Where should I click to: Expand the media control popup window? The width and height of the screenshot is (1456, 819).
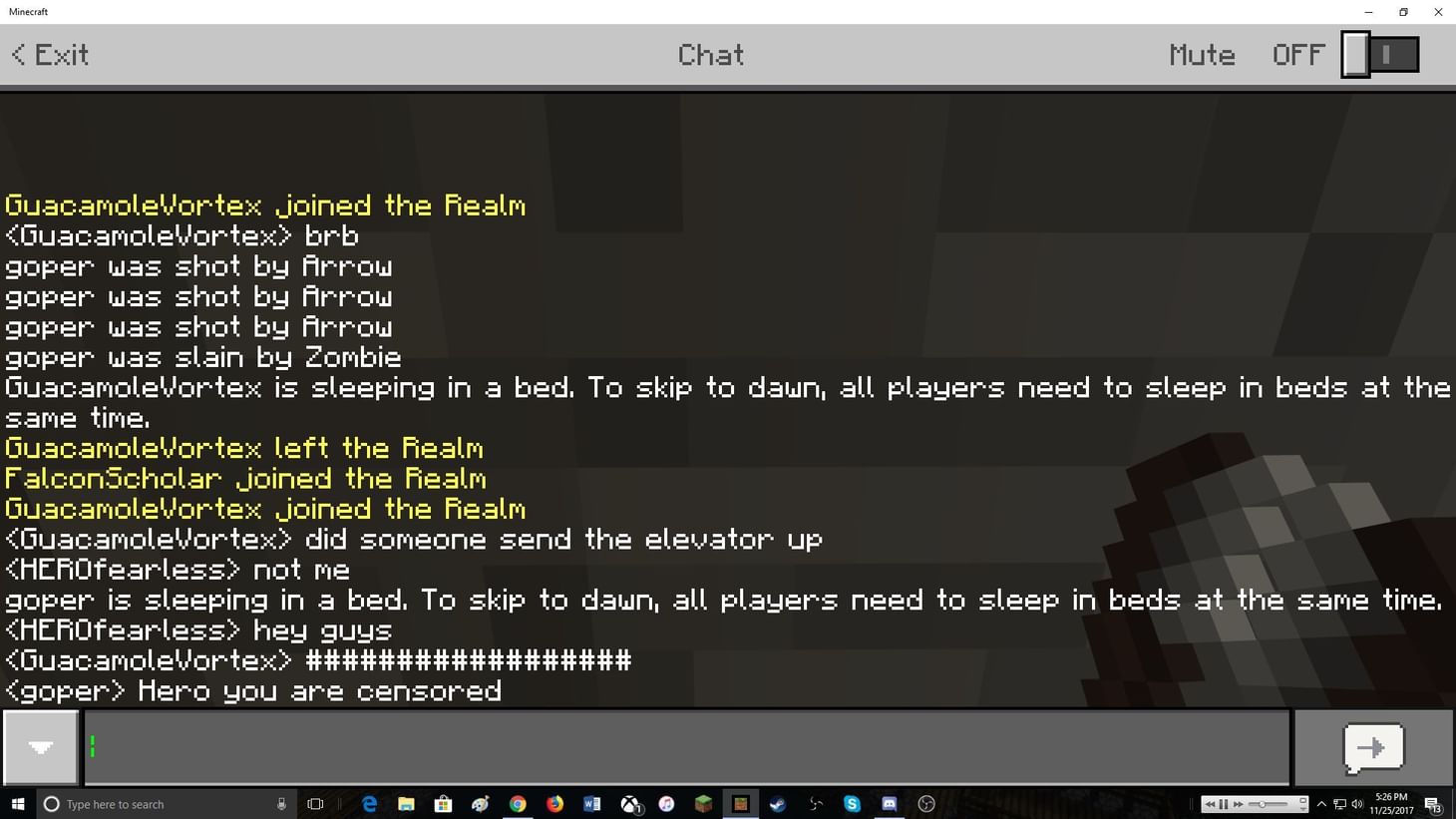click(1303, 801)
